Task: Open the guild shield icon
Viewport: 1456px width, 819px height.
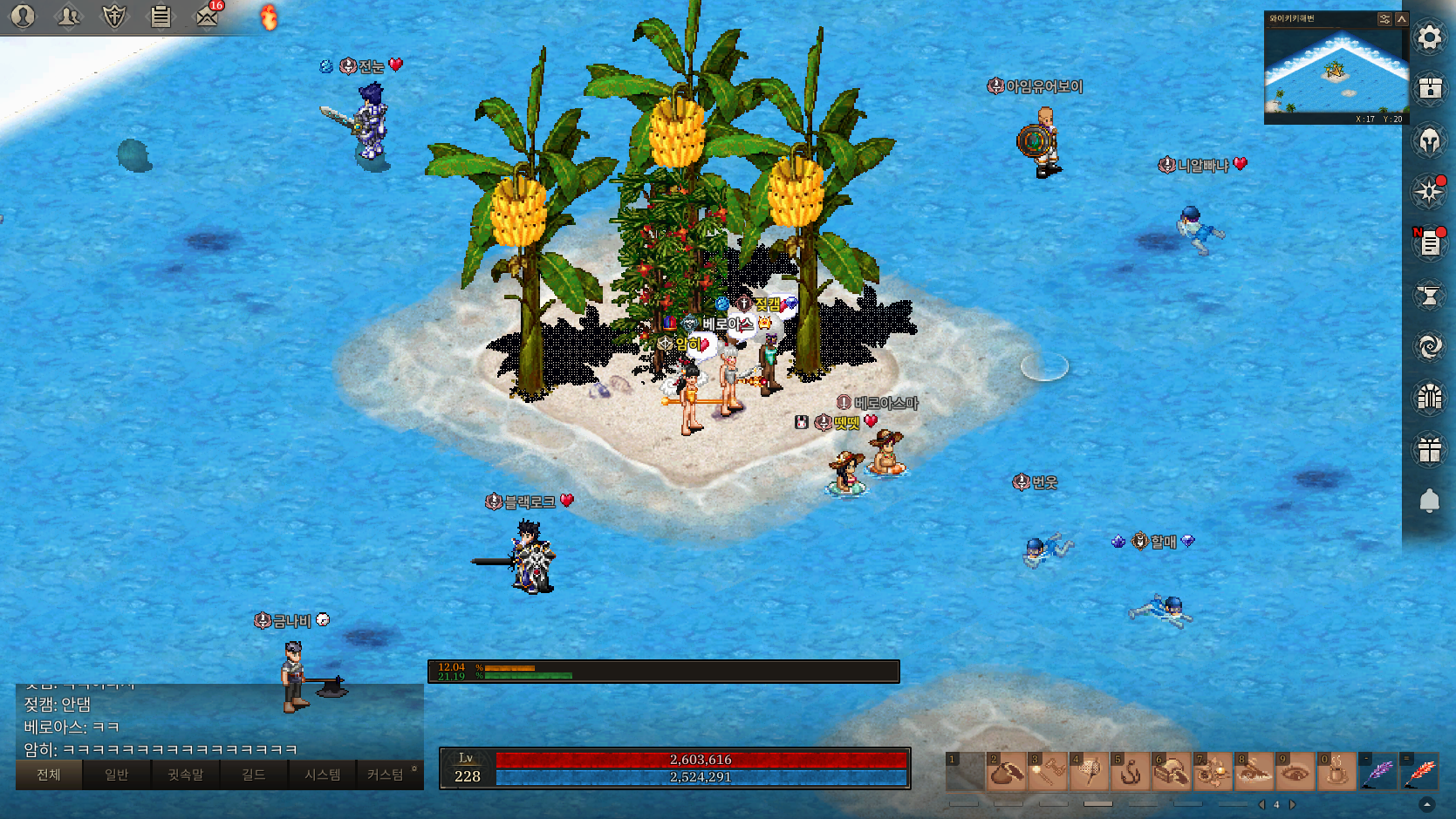Action: [114, 16]
